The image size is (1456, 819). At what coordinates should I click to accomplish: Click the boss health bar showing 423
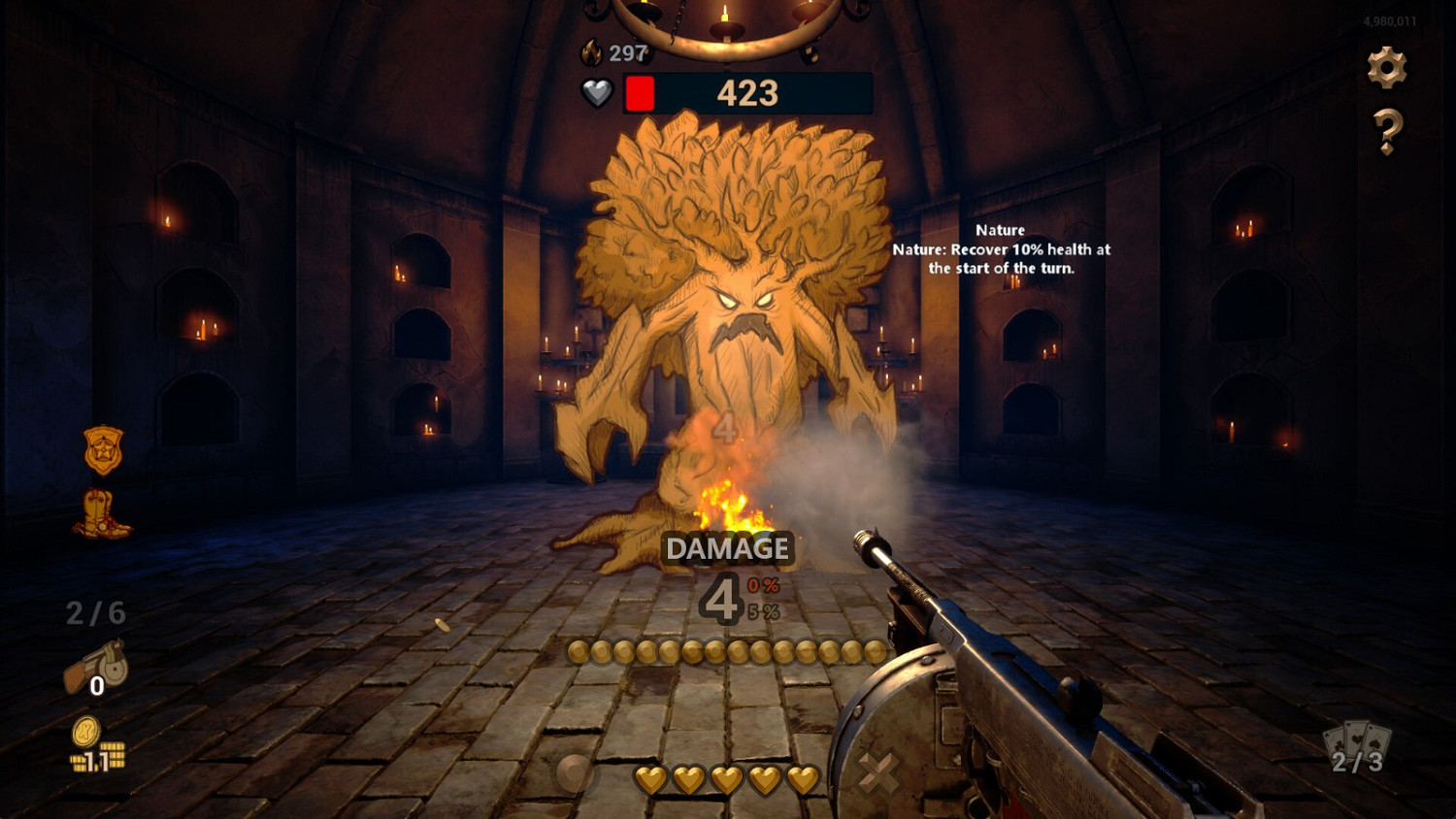coord(747,92)
